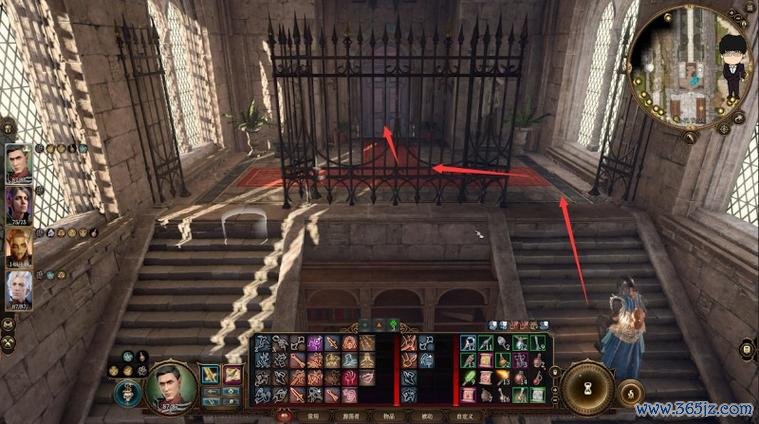Image resolution: width=759 pixels, height=424 pixels.
Task: Click the crossed-tools button under the party portraits
Action: pyautogui.click(x=7, y=344)
